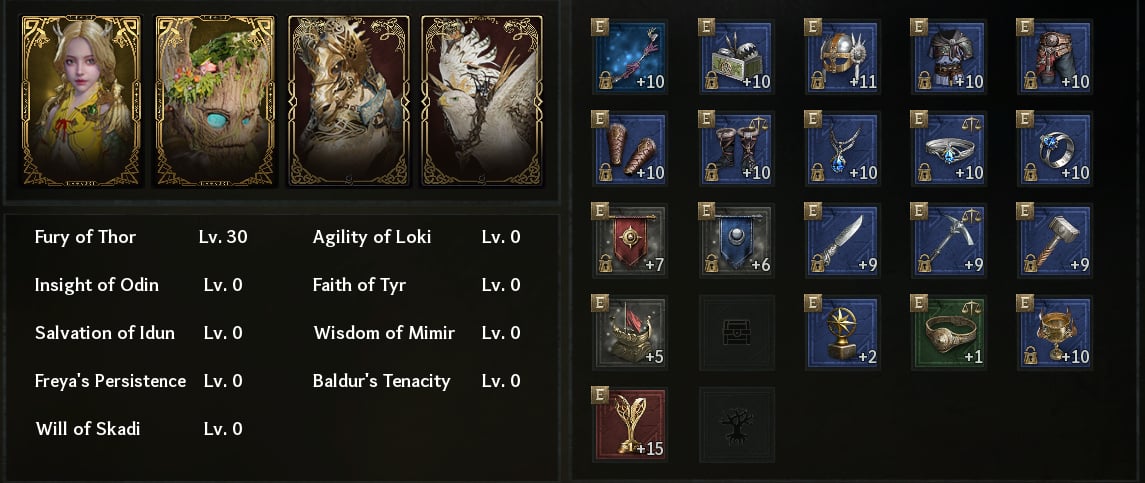Inspect the +10 blue gem necklace
The image size is (1145, 483).
coord(843,148)
